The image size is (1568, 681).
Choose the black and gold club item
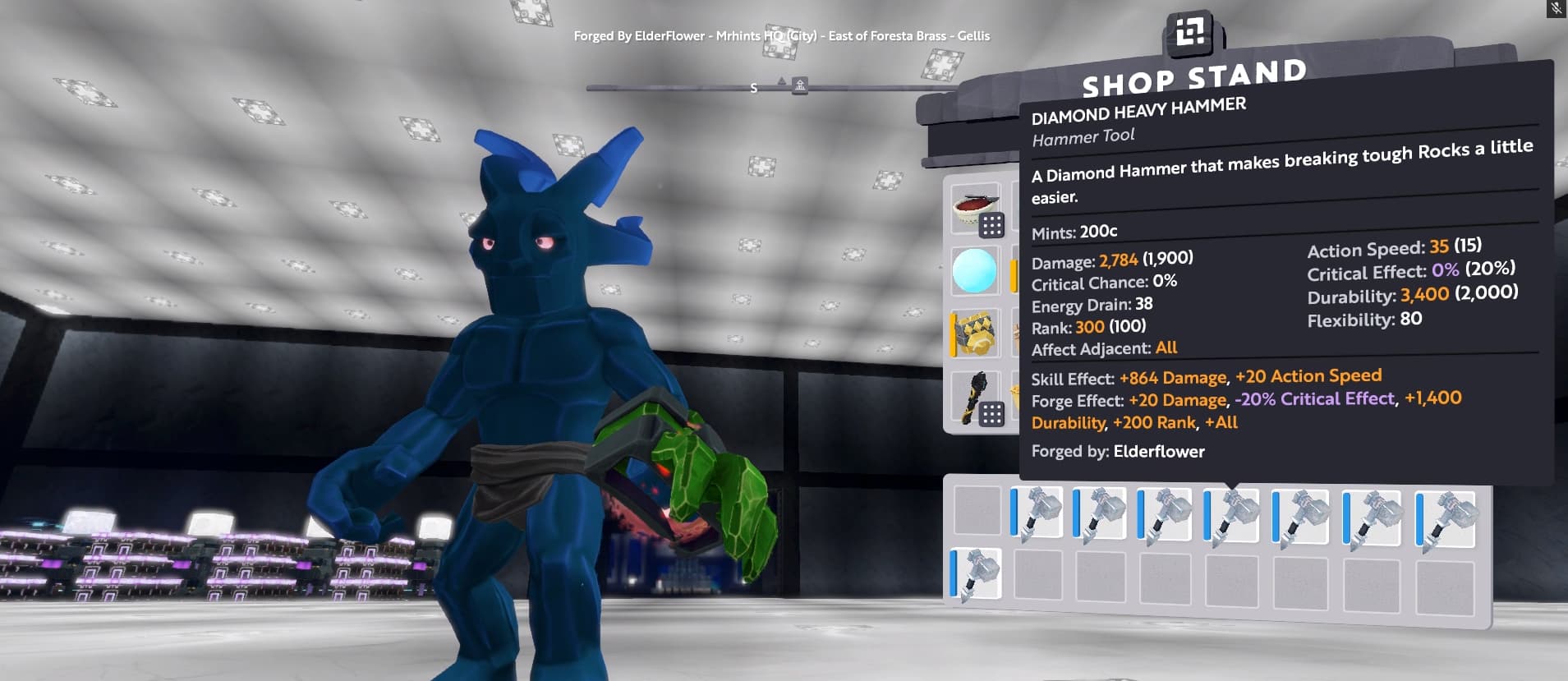[975, 398]
